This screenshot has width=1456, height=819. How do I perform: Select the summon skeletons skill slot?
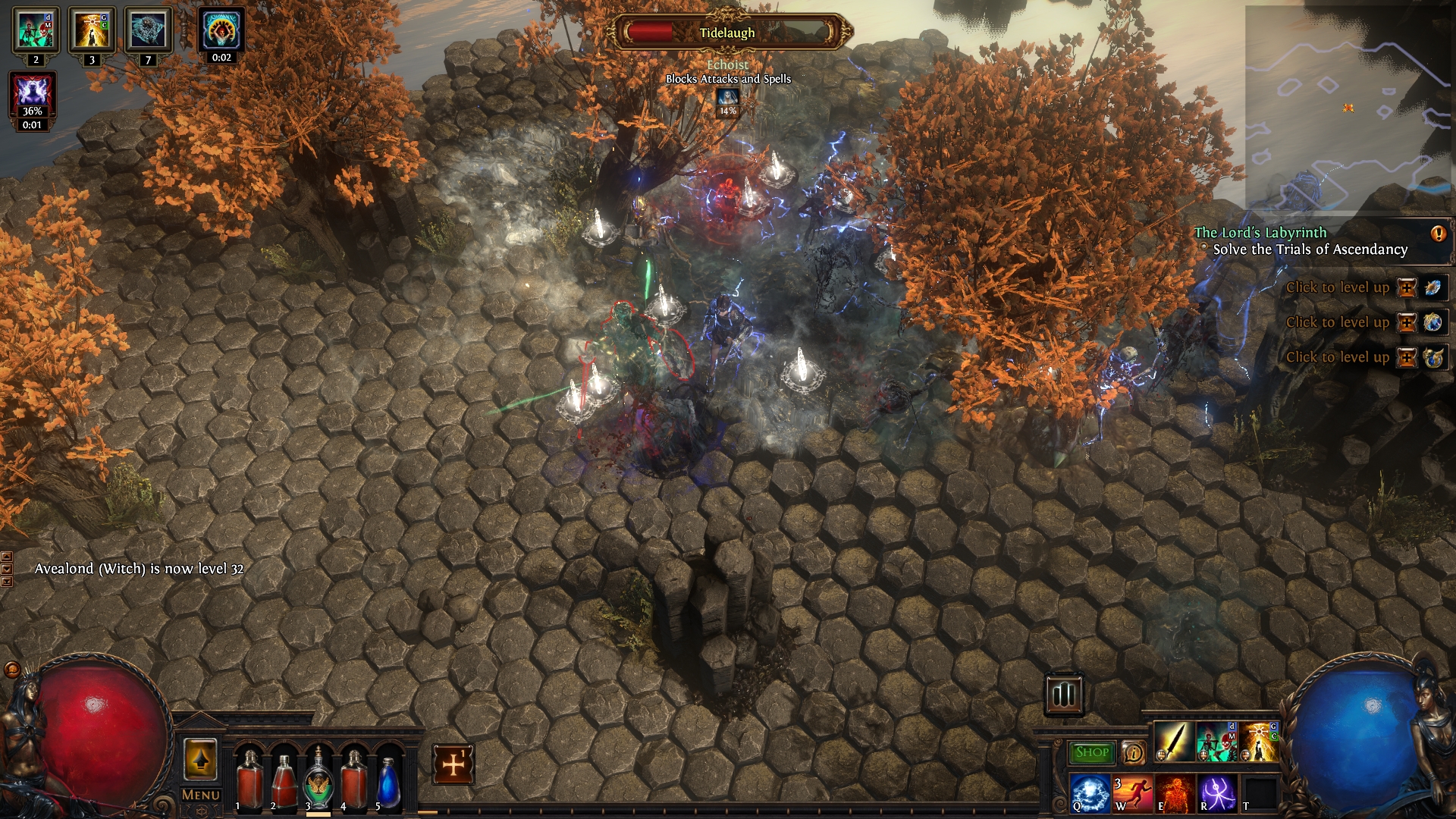(x=1216, y=742)
